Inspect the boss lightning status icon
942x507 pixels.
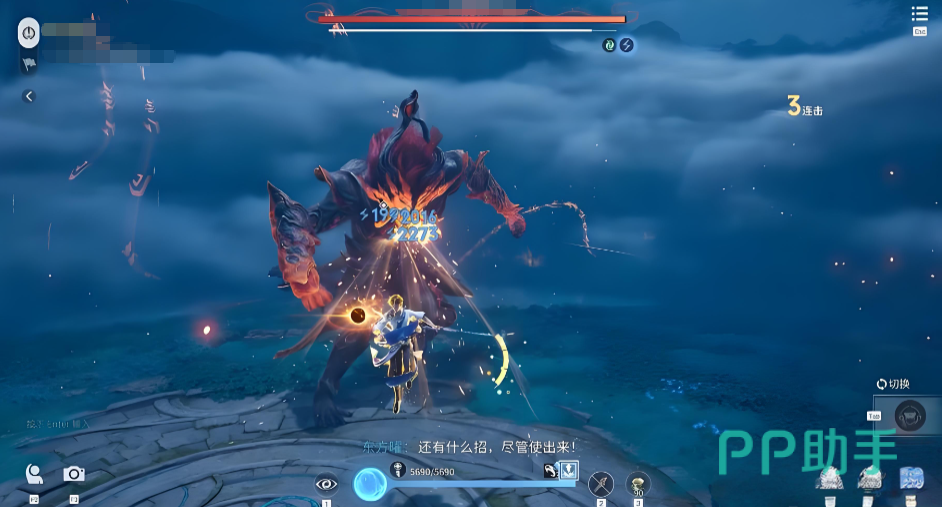click(627, 45)
